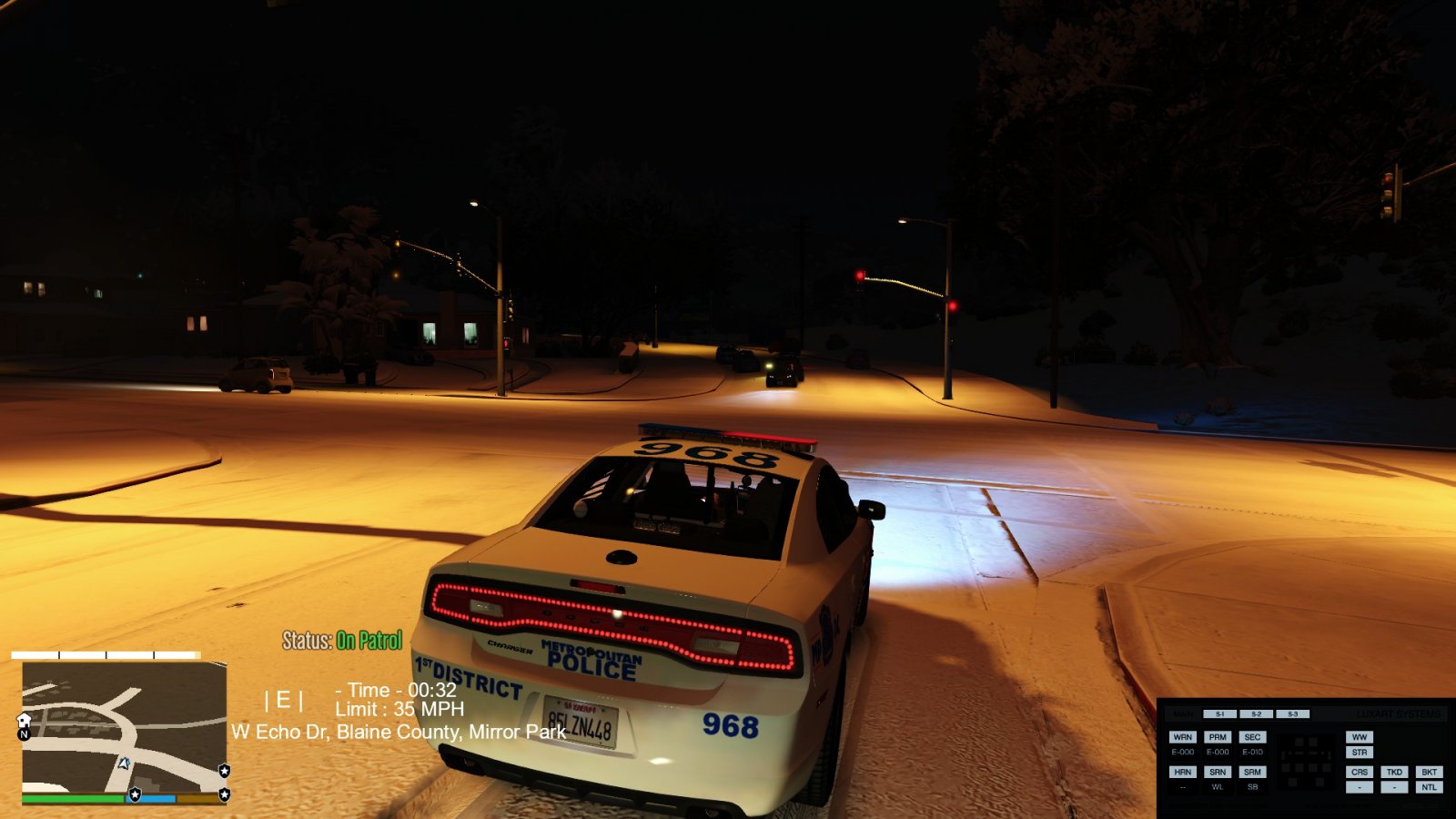Activate the SRN siren button
Screen dimensions: 1456x819
(1218, 772)
